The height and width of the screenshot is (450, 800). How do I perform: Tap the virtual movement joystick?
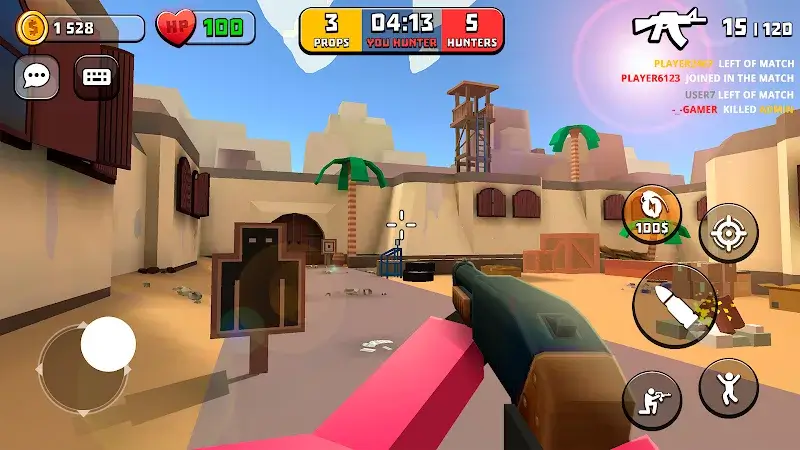[x=108, y=344]
